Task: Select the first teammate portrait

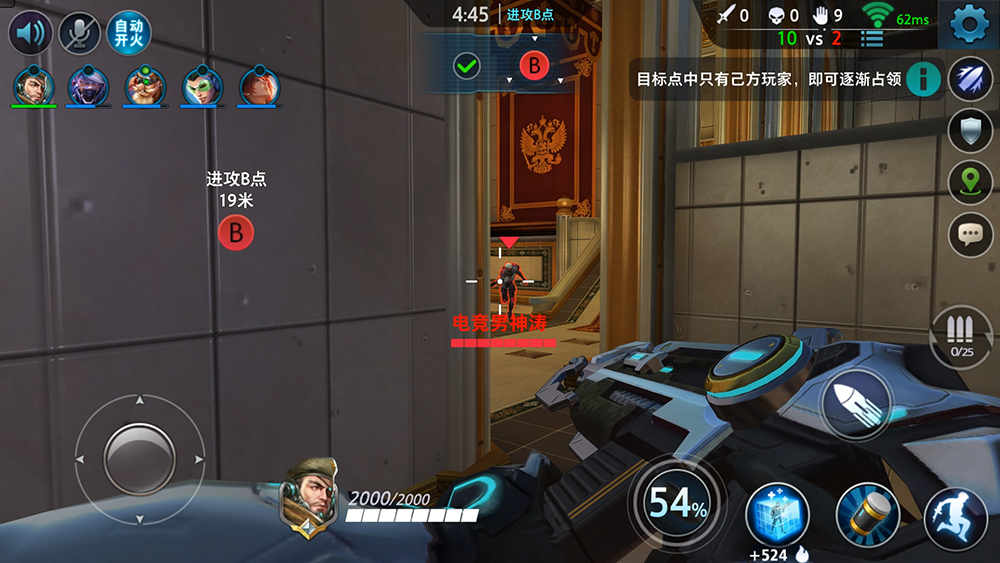Action: [x=33, y=86]
